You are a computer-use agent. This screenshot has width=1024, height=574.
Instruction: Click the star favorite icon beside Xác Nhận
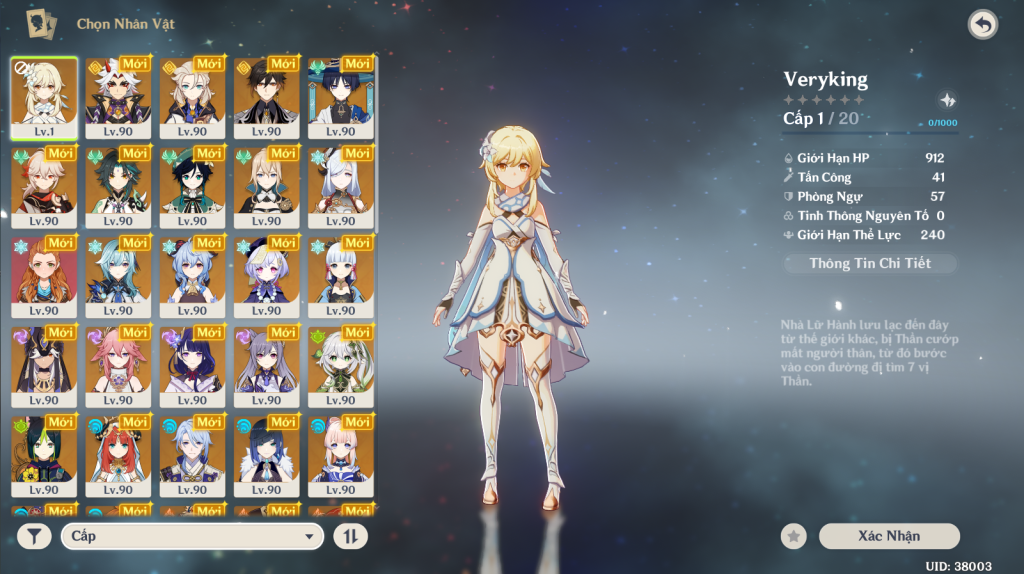794,537
